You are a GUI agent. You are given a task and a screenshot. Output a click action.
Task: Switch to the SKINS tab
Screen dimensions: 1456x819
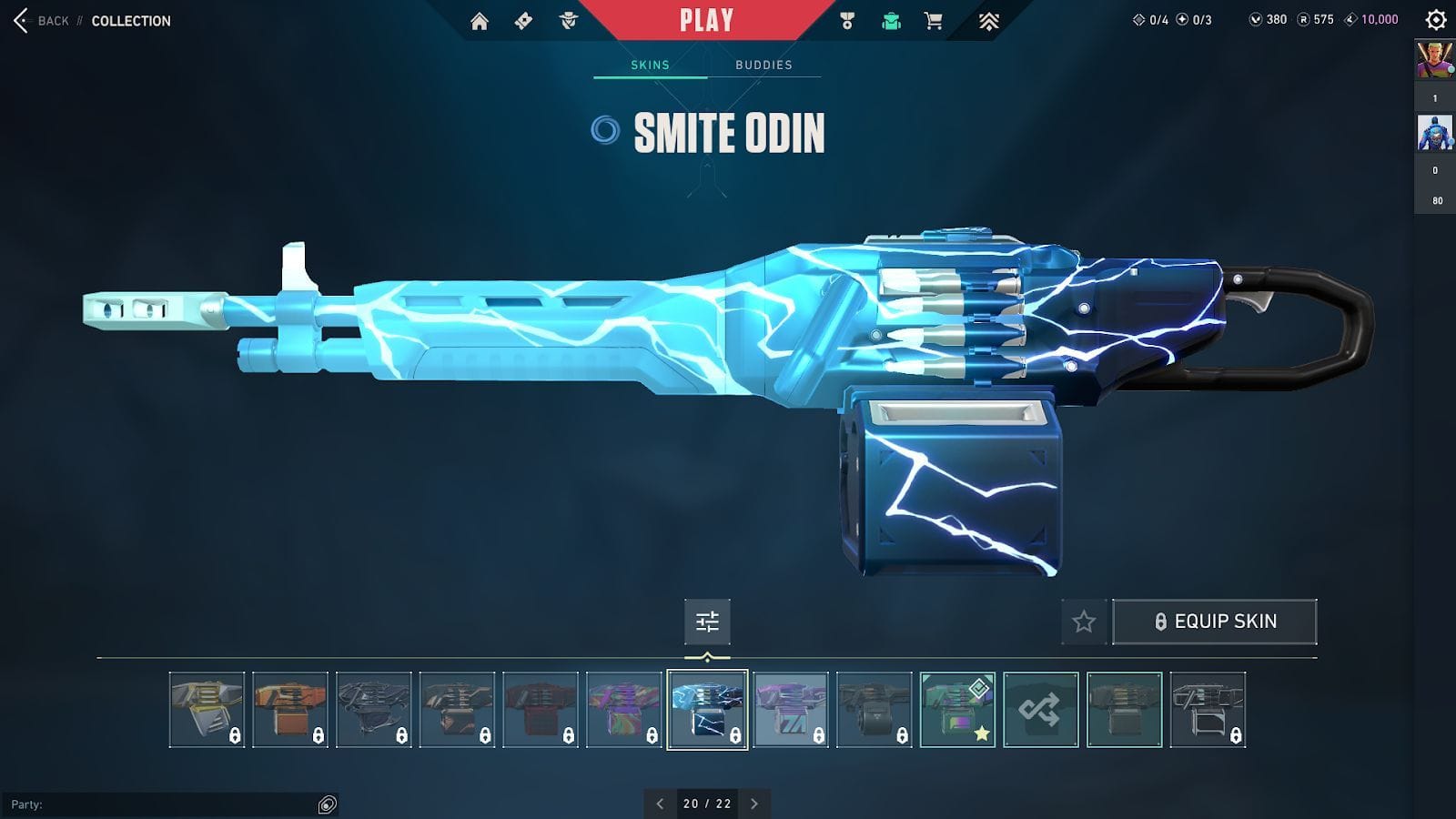[x=649, y=65]
